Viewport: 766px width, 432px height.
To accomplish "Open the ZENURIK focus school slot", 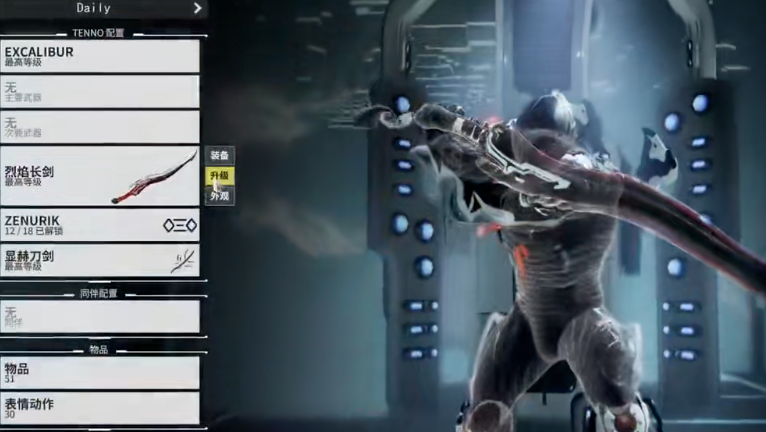I will pos(100,225).
